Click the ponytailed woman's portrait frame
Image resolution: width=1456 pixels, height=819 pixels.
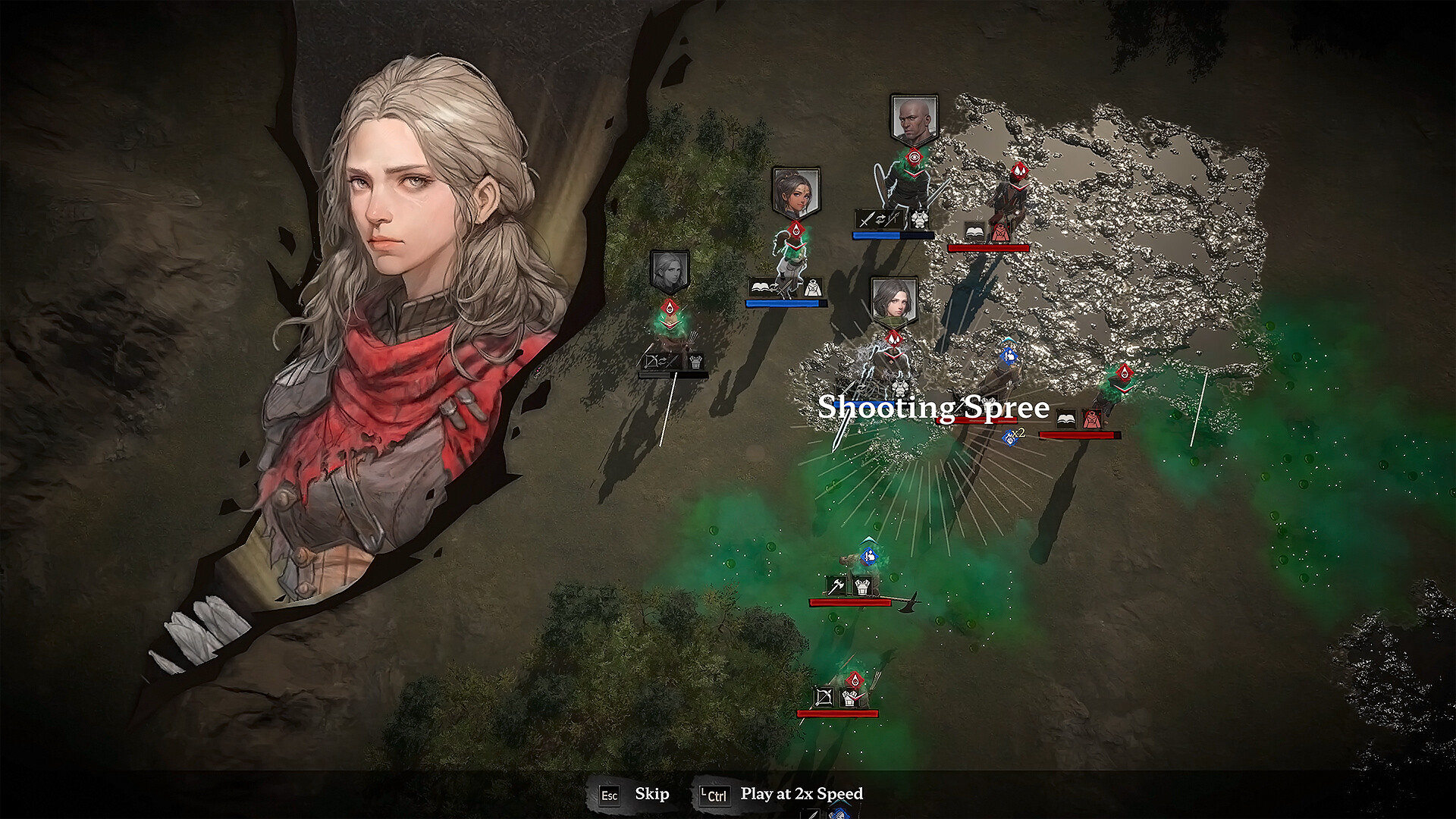[795, 192]
